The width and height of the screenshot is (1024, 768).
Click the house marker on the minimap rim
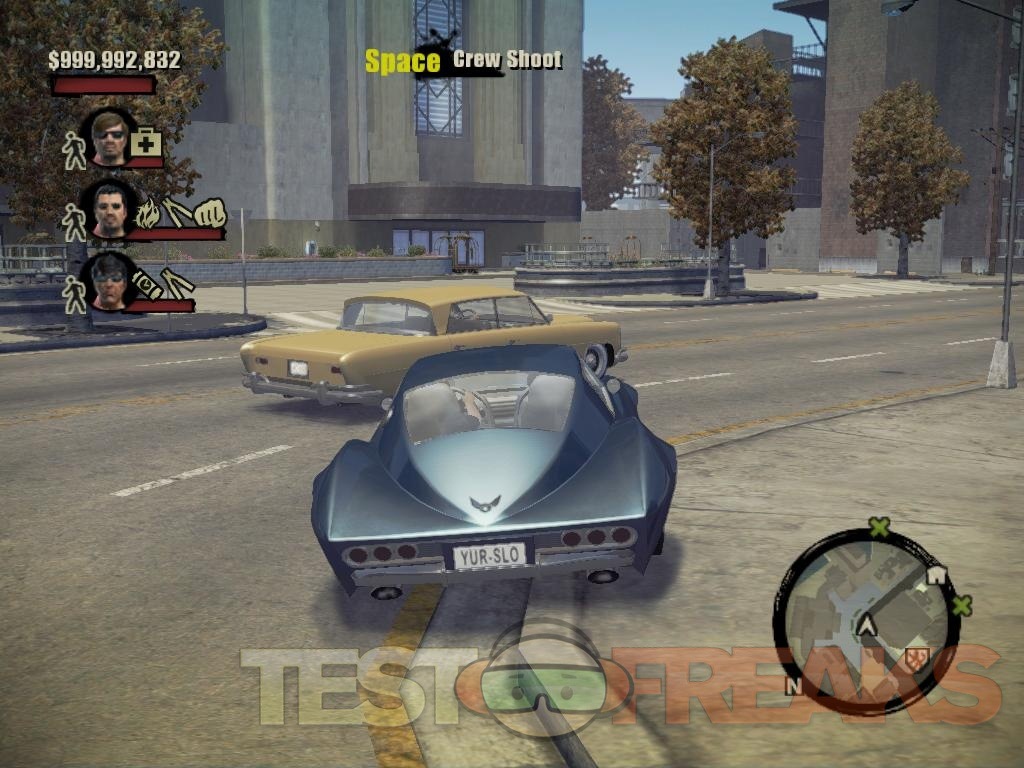[936, 575]
